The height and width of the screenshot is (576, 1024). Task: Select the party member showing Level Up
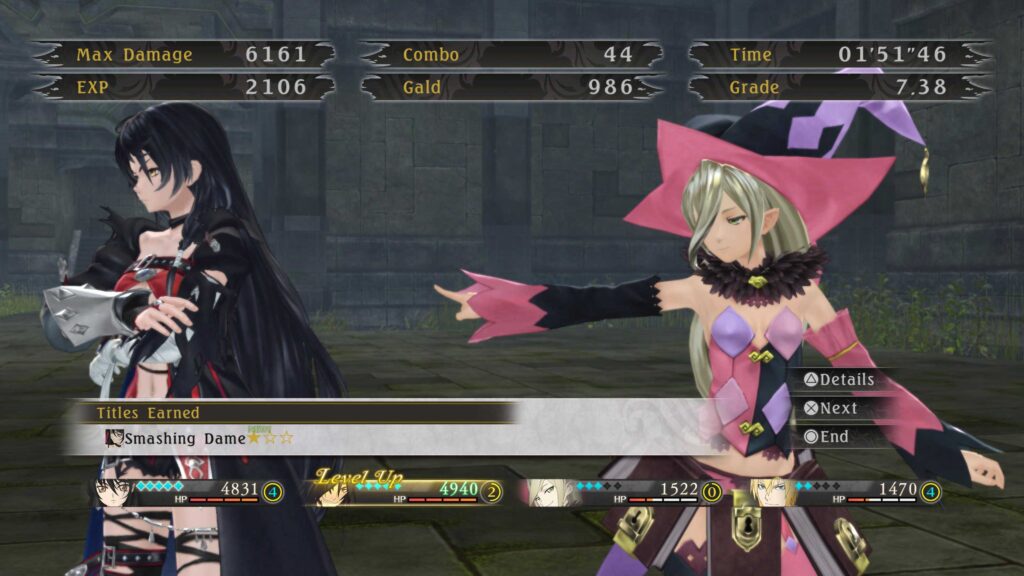point(334,492)
